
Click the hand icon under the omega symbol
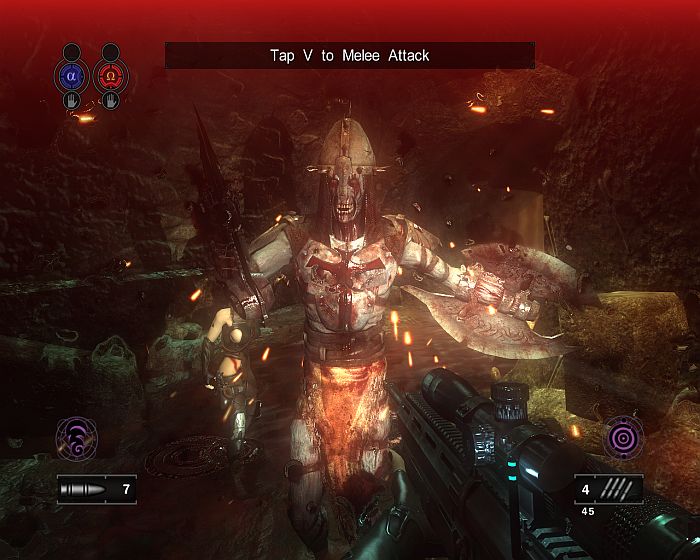pyautogui.click(x=110, y=100)
